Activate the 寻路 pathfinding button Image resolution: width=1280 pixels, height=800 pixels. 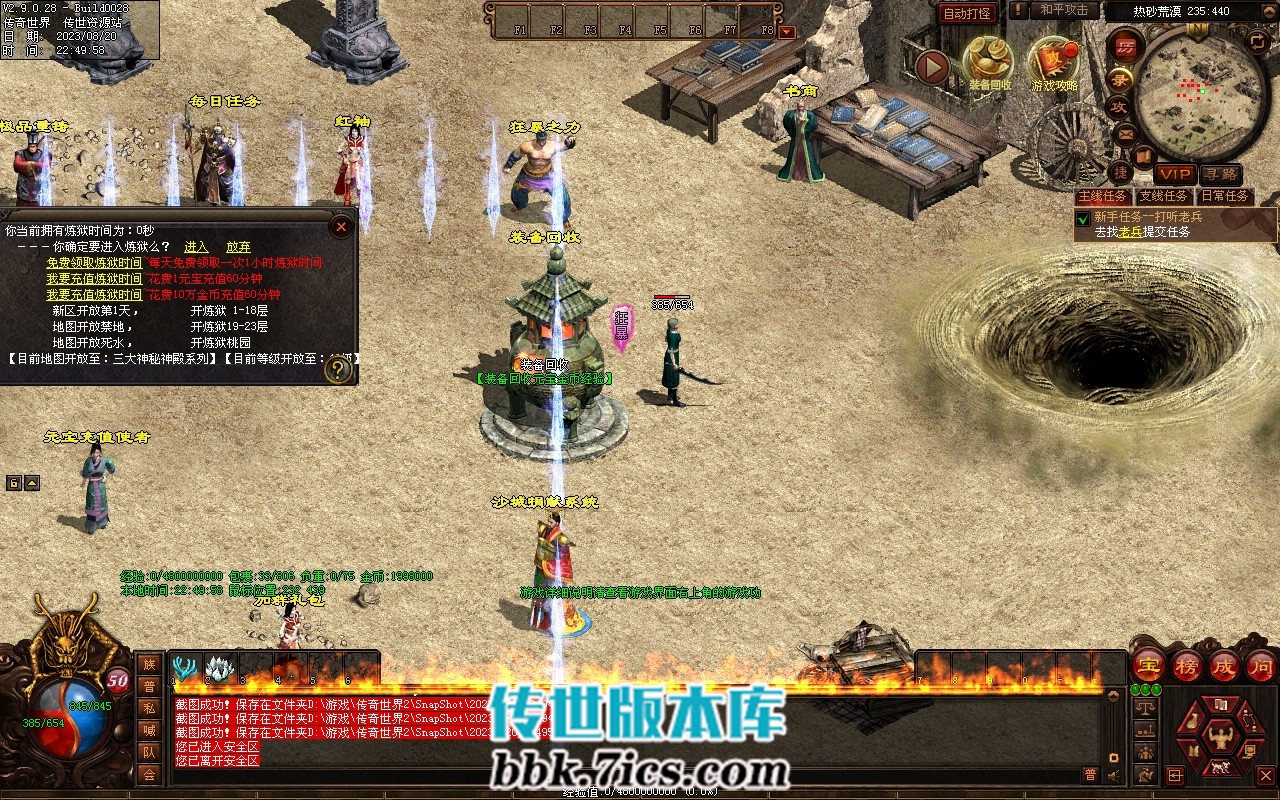(1220, 175)
